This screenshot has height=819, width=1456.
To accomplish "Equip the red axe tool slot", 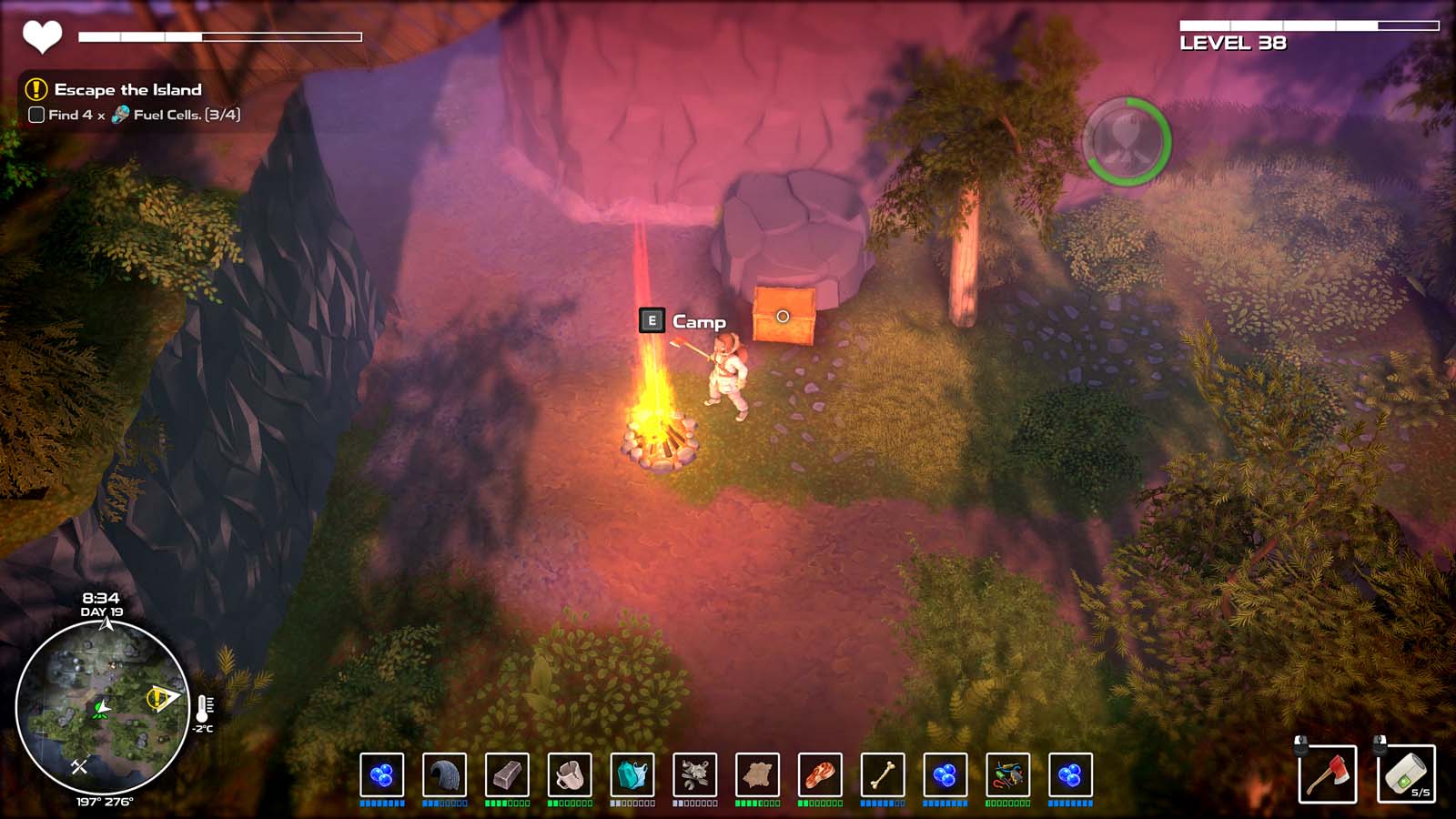I will pos(1328,774).
